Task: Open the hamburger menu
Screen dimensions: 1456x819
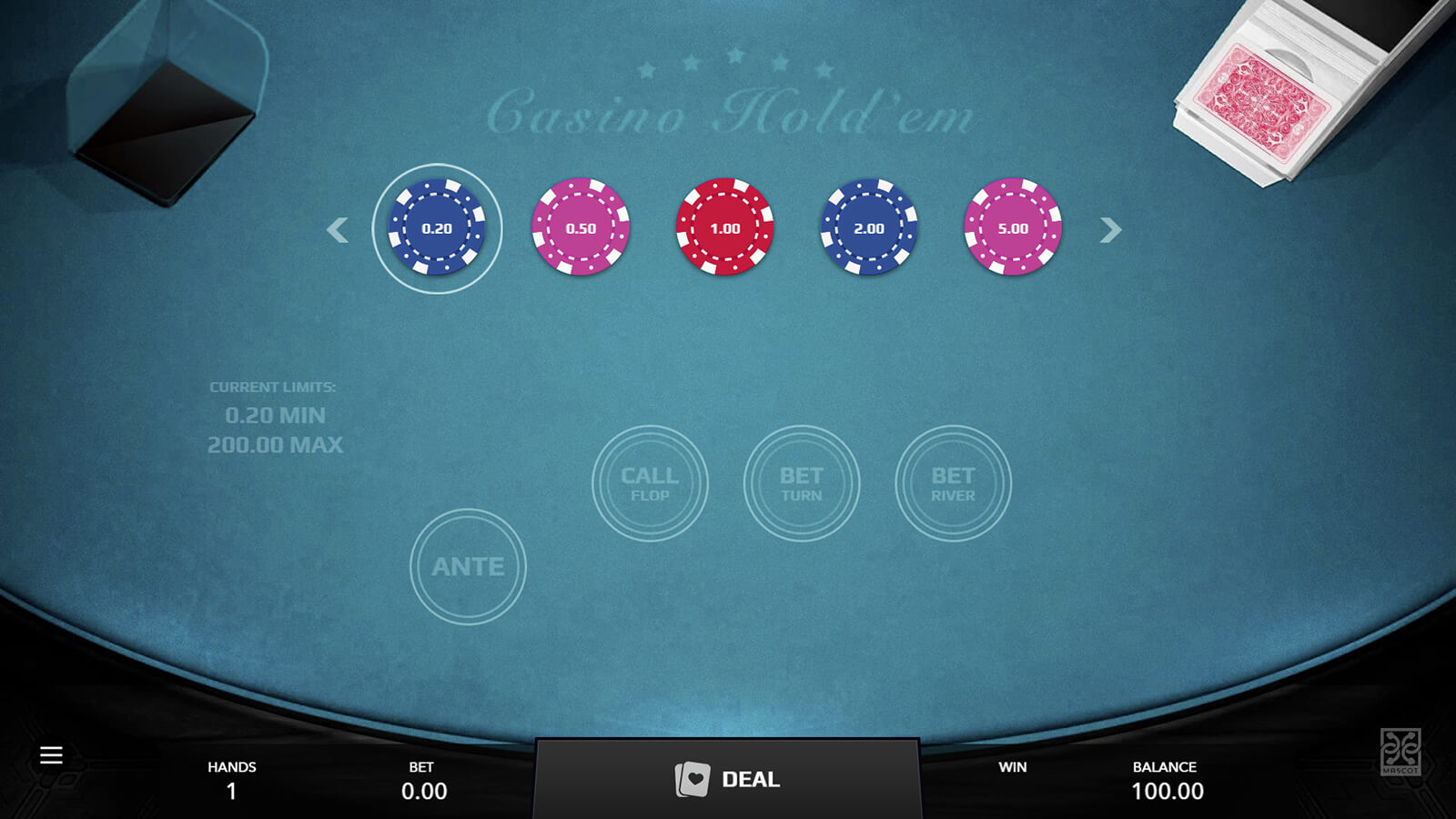Action: pos(51,754)
